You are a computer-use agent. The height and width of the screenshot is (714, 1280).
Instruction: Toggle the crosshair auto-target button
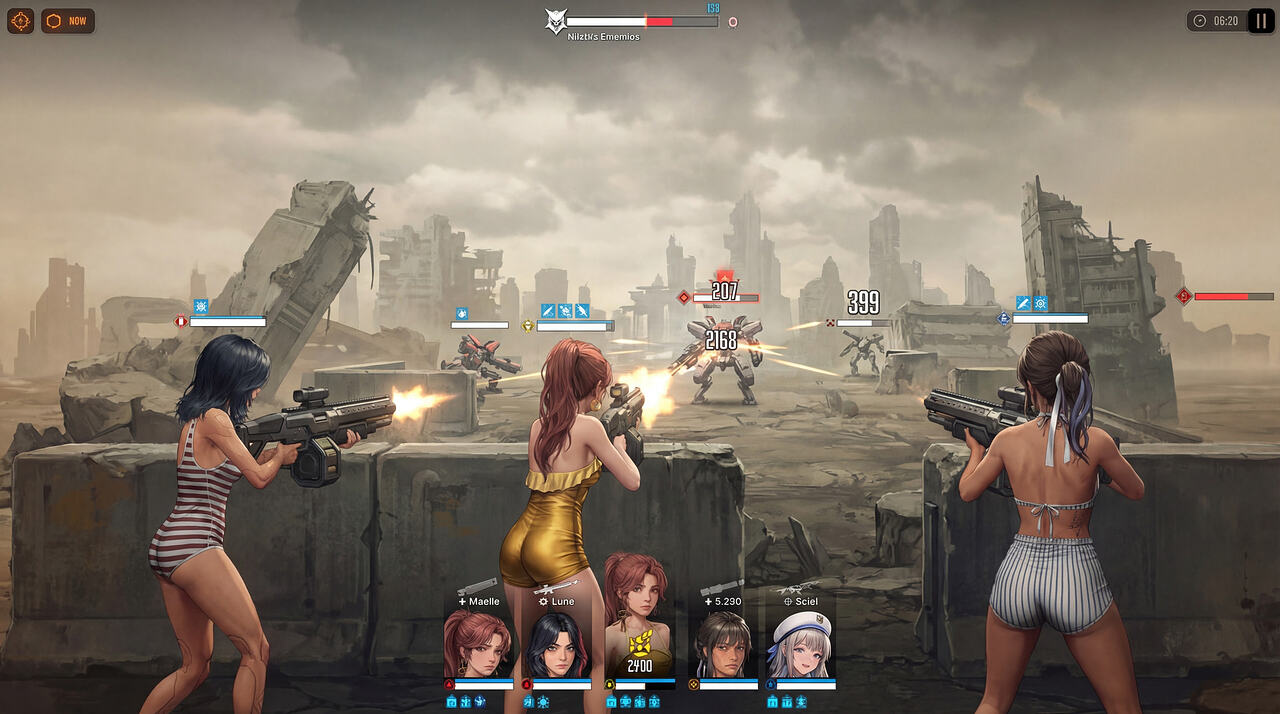pyautogui.click(x=20, y=21)
